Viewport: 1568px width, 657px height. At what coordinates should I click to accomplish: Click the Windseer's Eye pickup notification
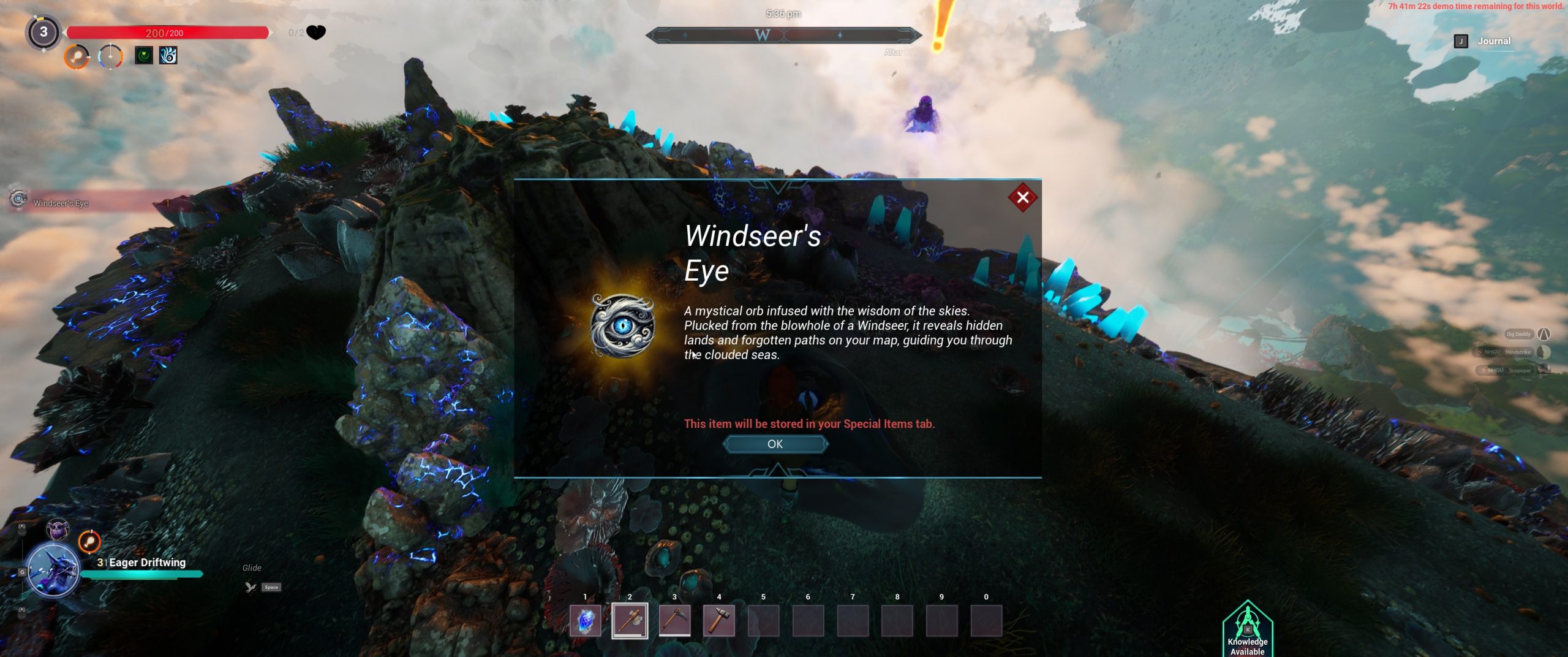61,203
